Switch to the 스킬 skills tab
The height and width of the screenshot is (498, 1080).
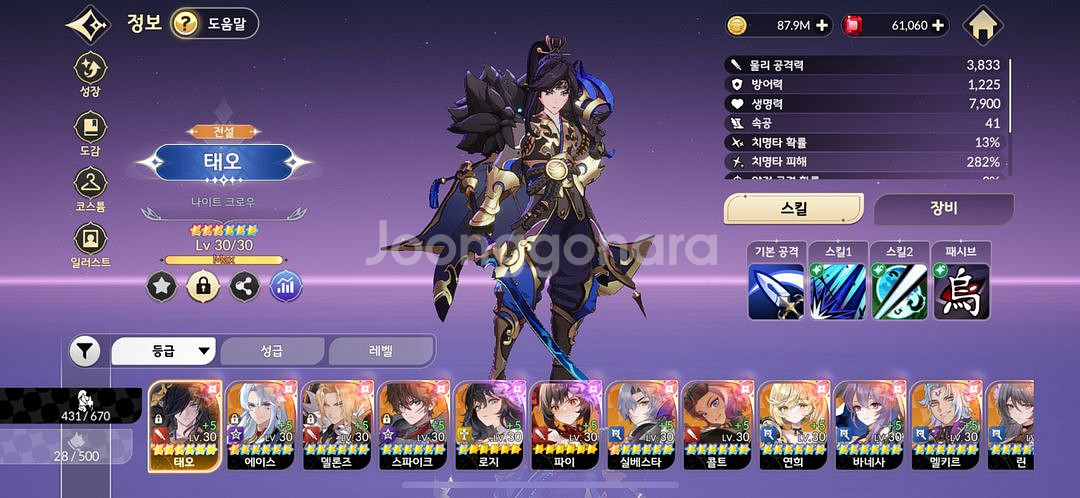793,209
